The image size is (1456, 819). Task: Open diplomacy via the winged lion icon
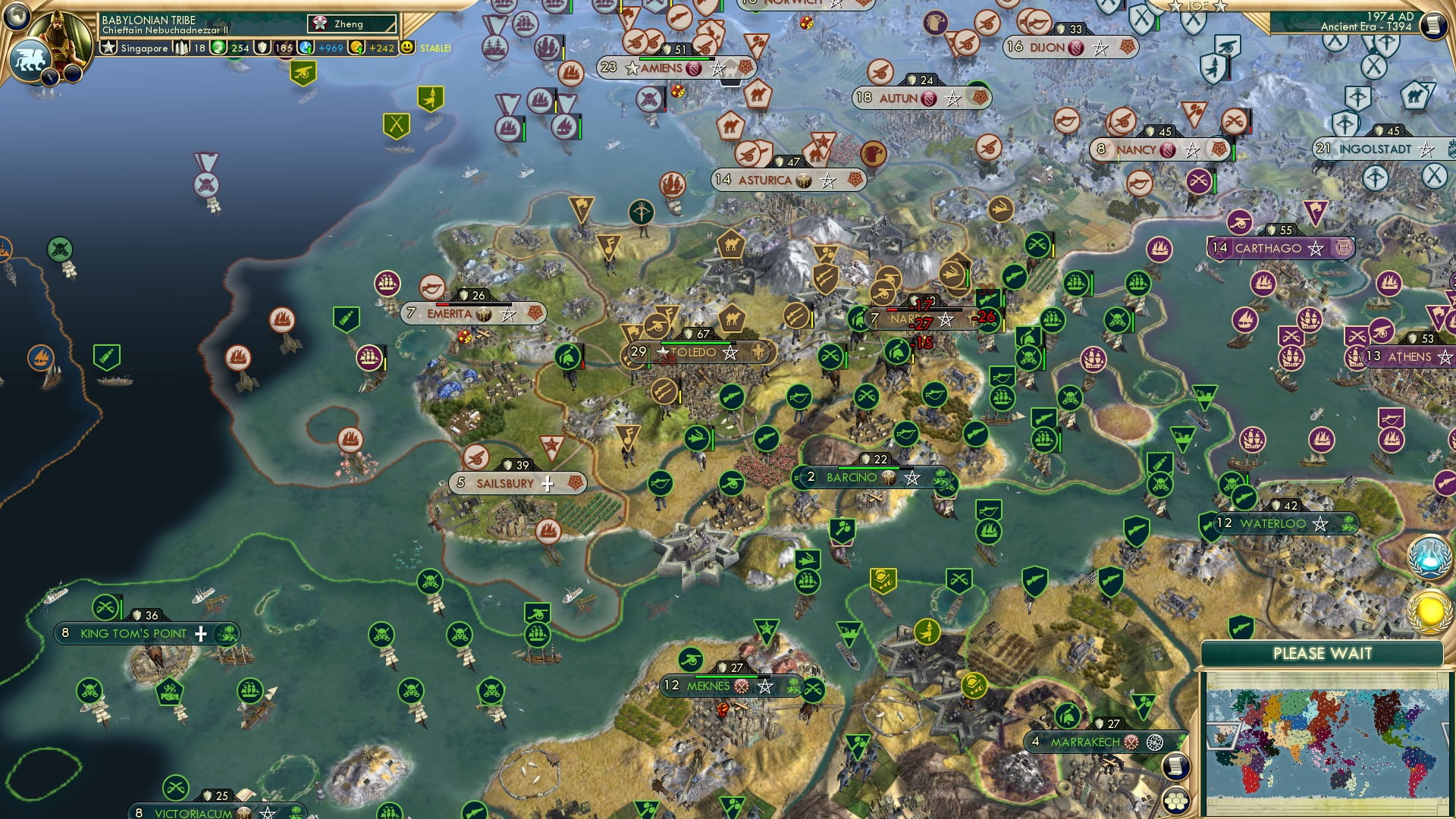point(31,61)
